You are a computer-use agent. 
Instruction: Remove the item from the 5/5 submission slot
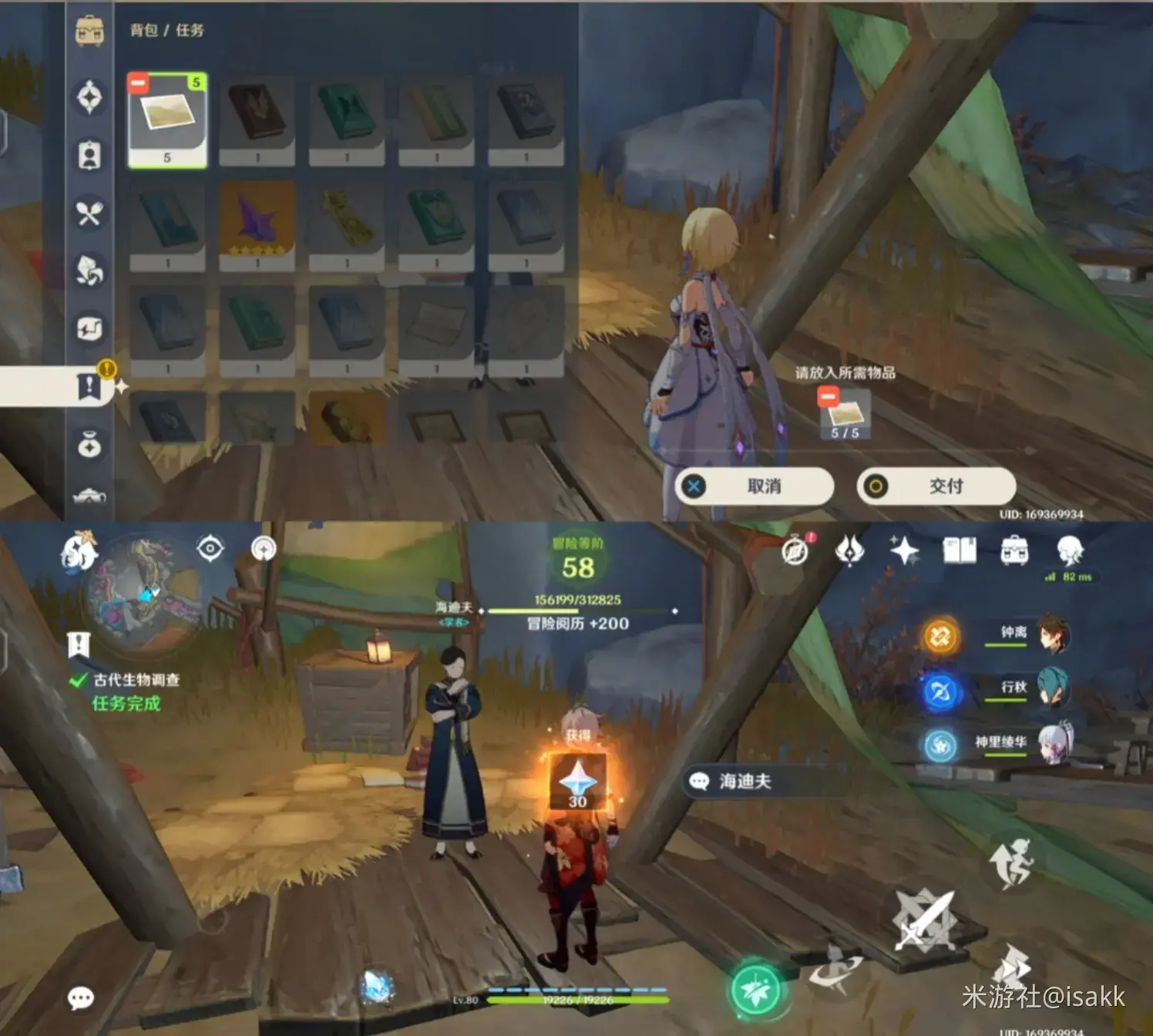pos(829,398)
